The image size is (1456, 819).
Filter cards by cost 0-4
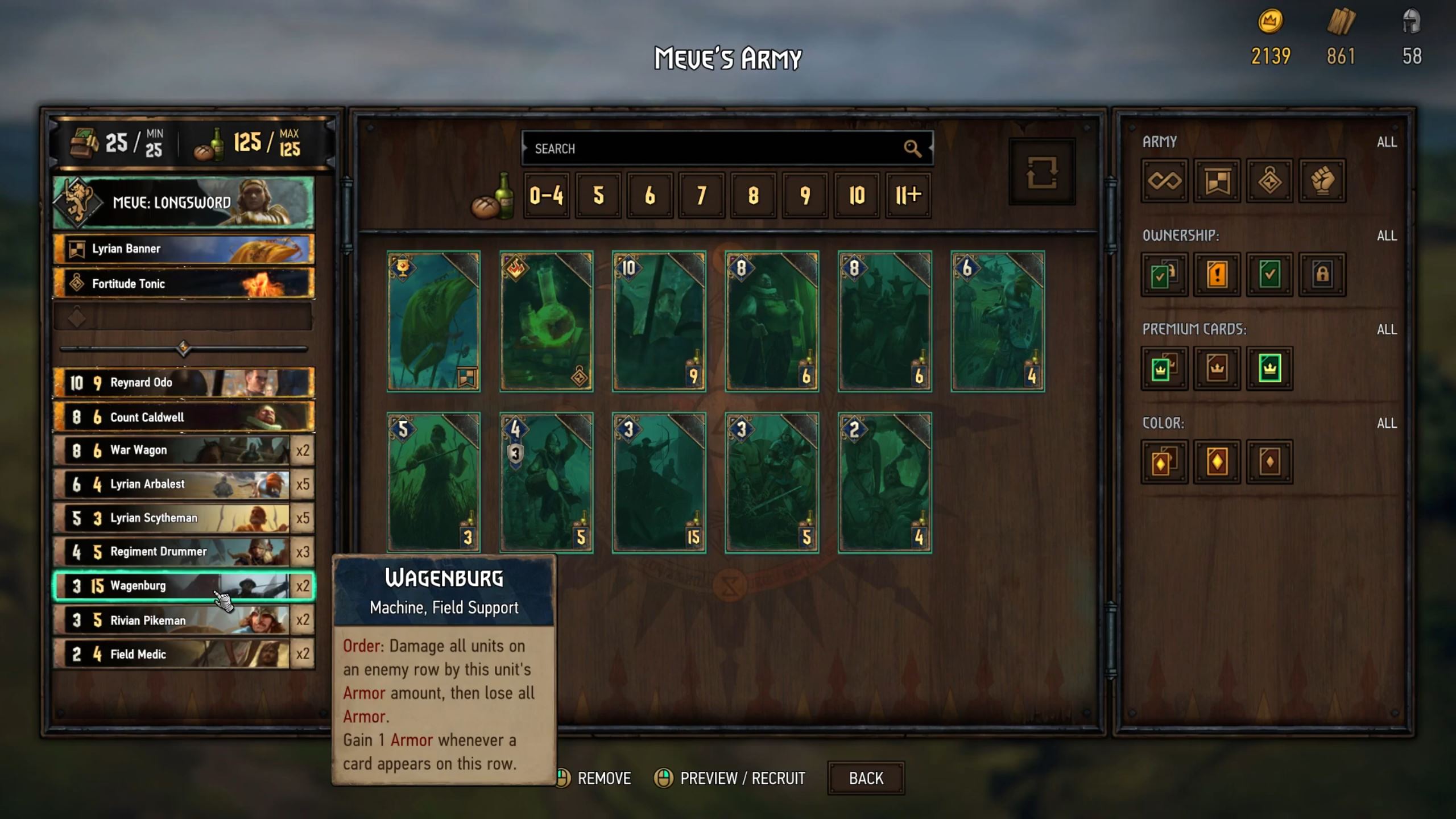pos(547,196)
